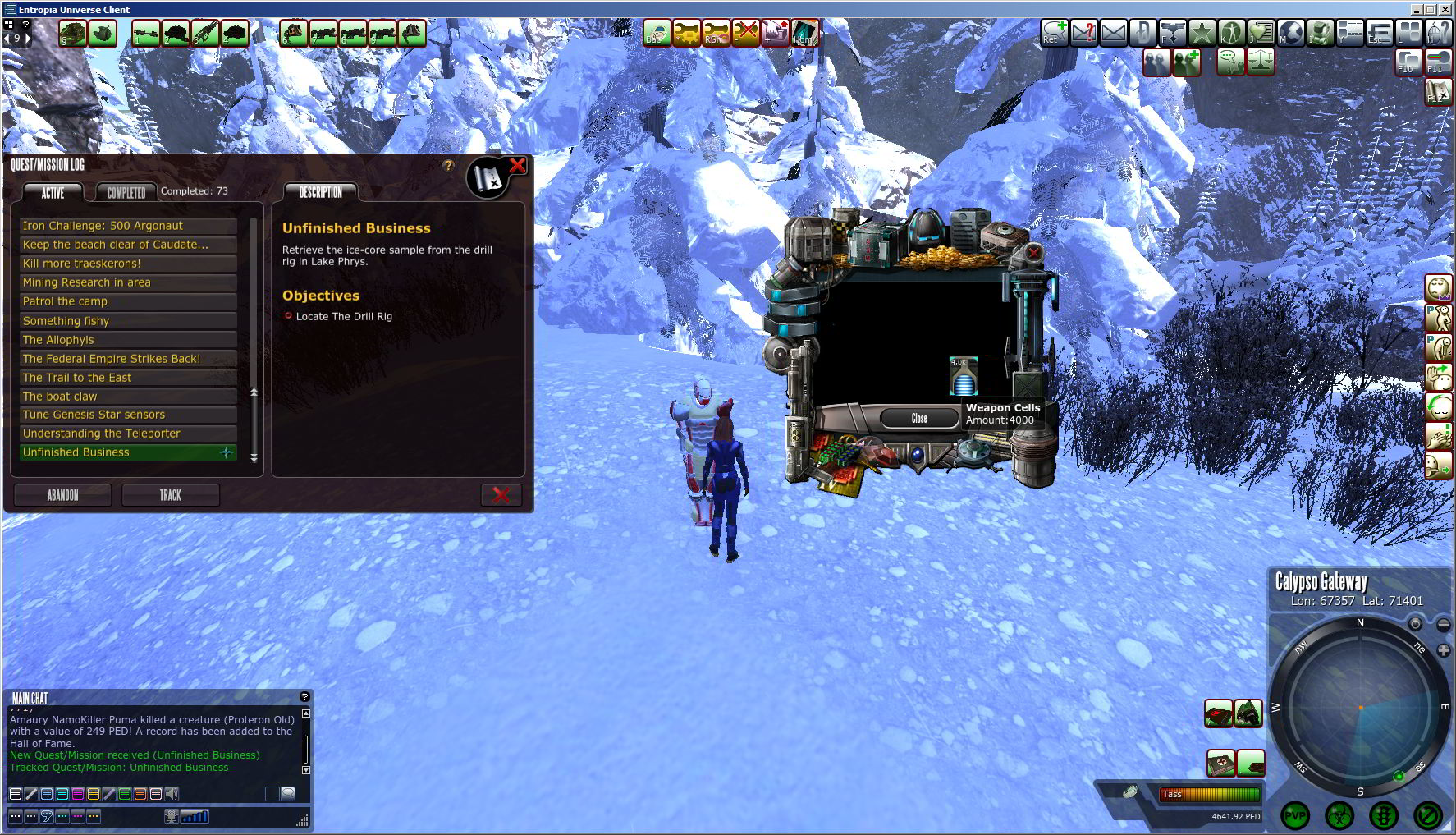Close the Entropia Universe Client window

[1446, 9]
